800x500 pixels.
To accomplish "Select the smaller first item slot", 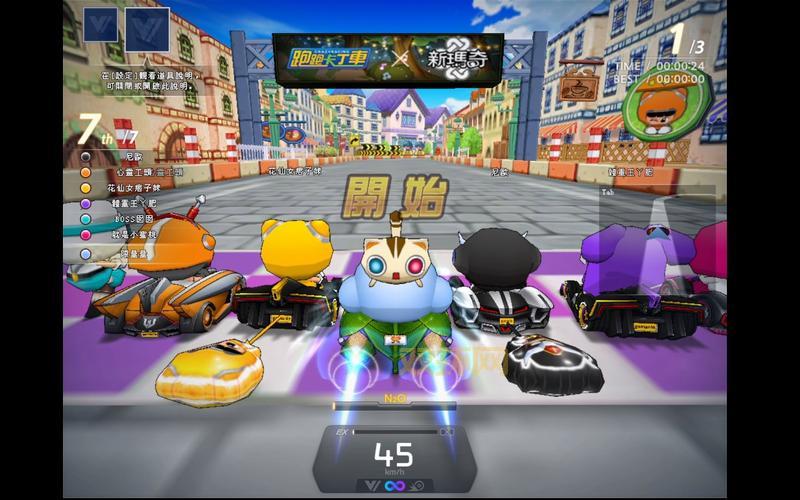I will [x=99, y=24].
